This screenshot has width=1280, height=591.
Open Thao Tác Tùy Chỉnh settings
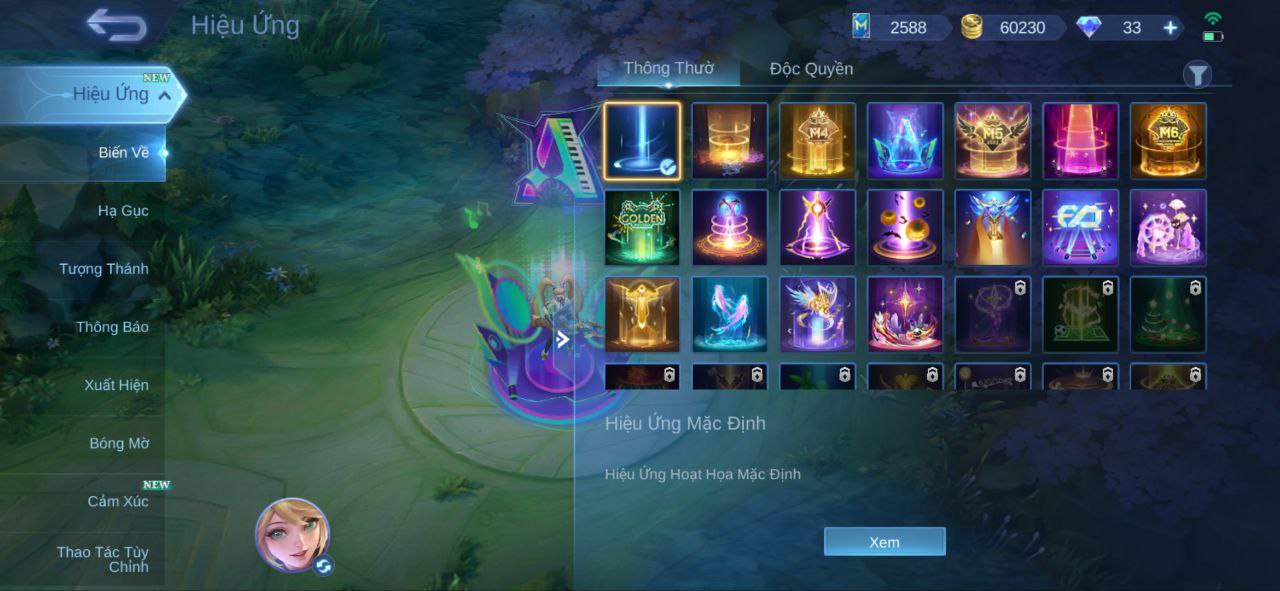103,559
